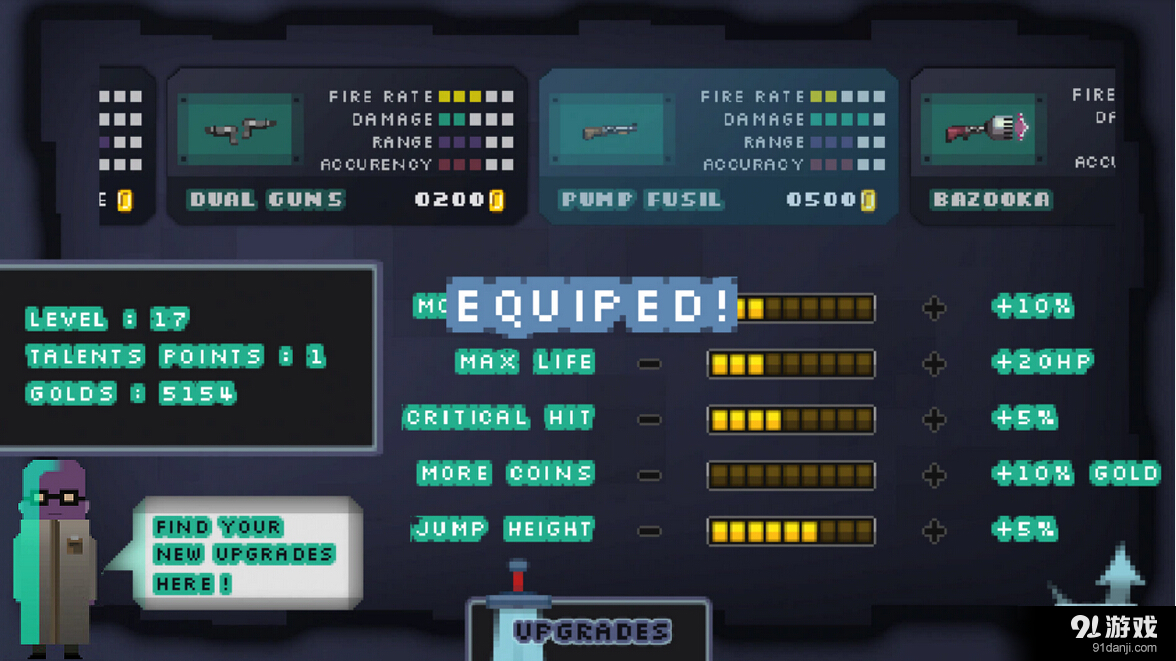Add a point to Critical Hit
Image resolution: width=1176 pixels, height=661 pixels.
pos(934,419)
